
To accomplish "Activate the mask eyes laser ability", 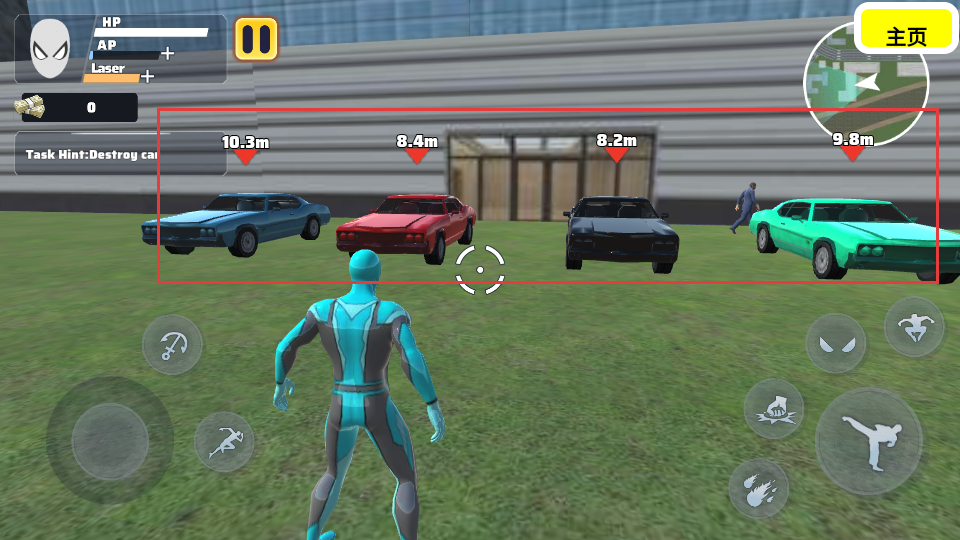I will point(836,343).
